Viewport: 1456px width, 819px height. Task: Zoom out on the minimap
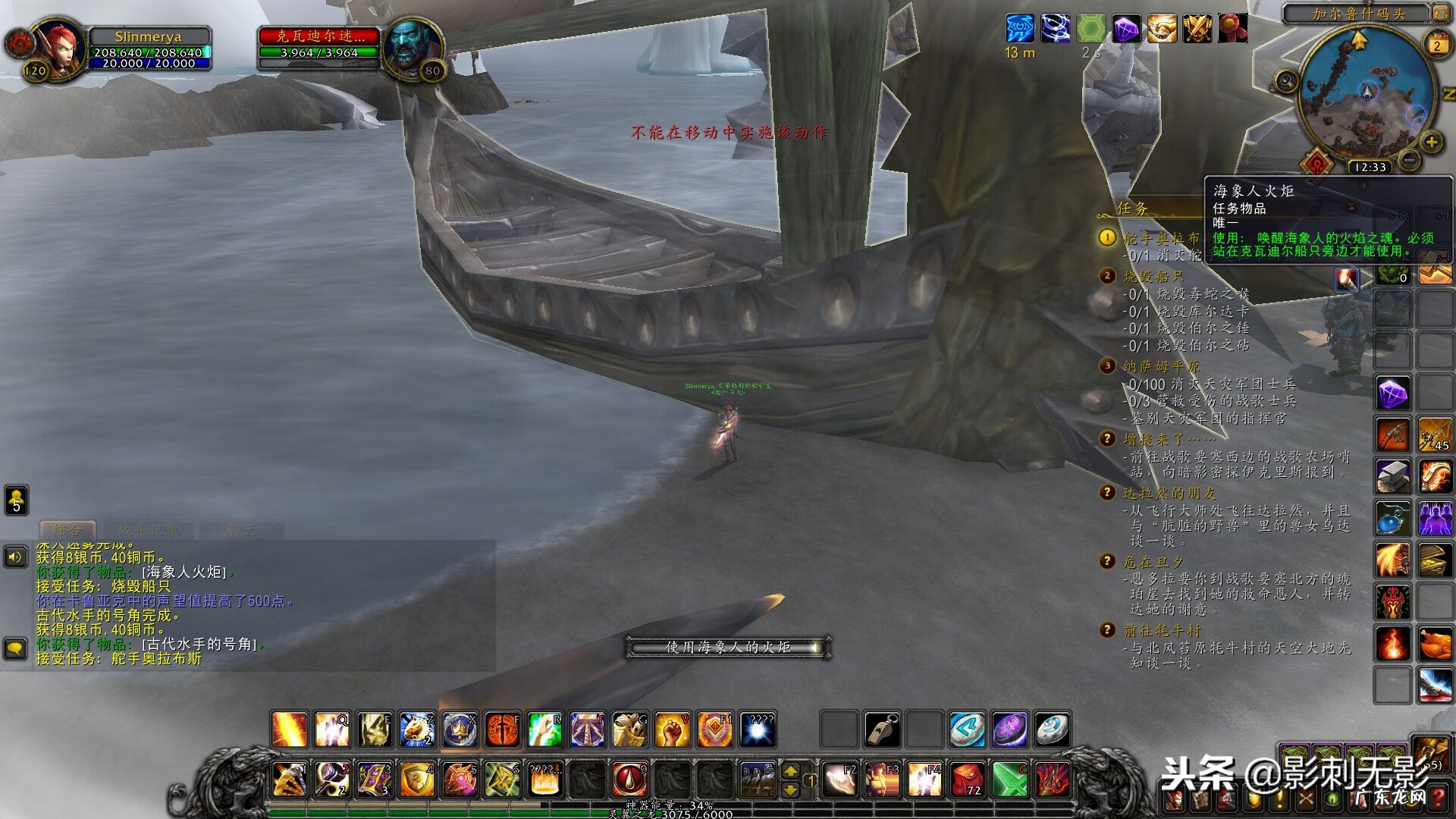click(1409, 160)
